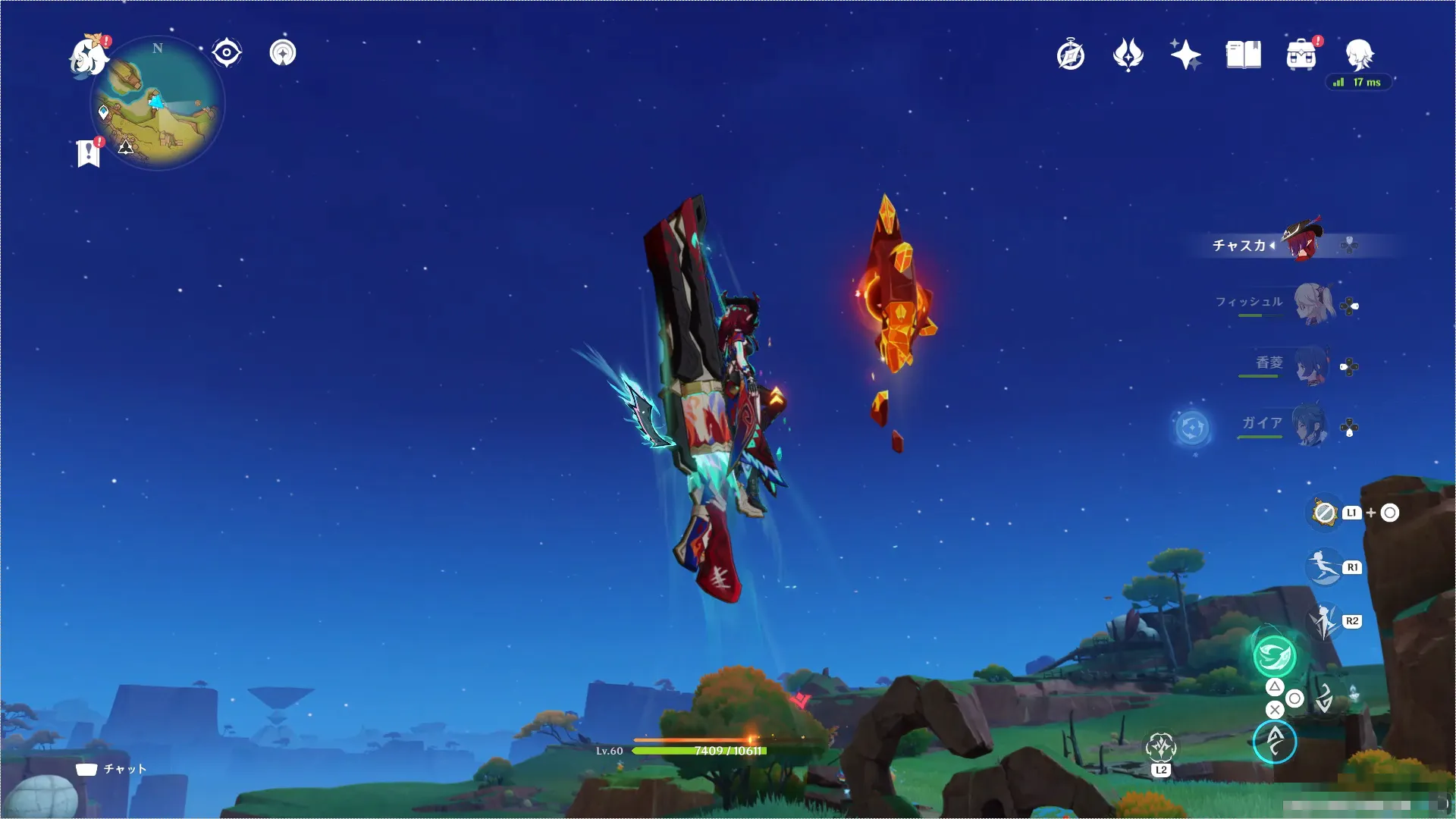The height and width of the screenshot is (819, 1456).
Task: Open the チャット chat box
Action: 112,769
